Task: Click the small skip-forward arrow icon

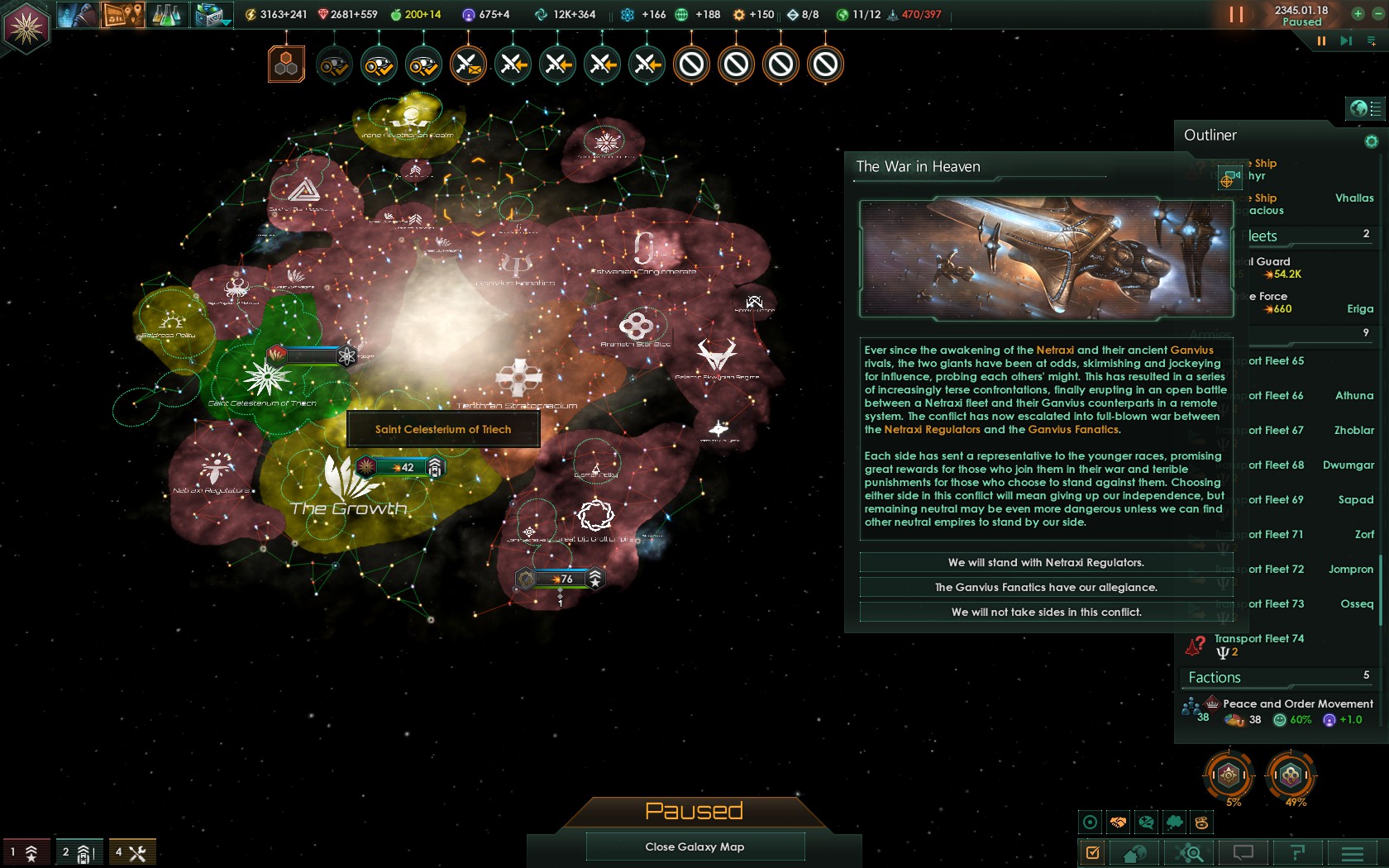Action: (1346, 41)
